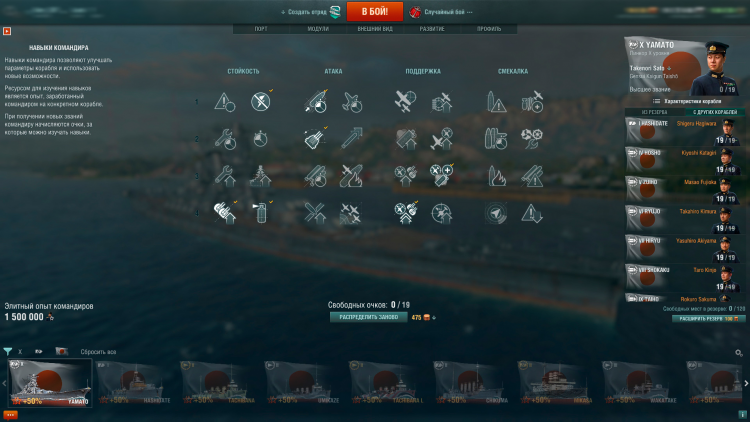This screenshot has height=422, width=750.
Task: Open the carousel filter funnel icon
Action: click(x=8, y=352)
